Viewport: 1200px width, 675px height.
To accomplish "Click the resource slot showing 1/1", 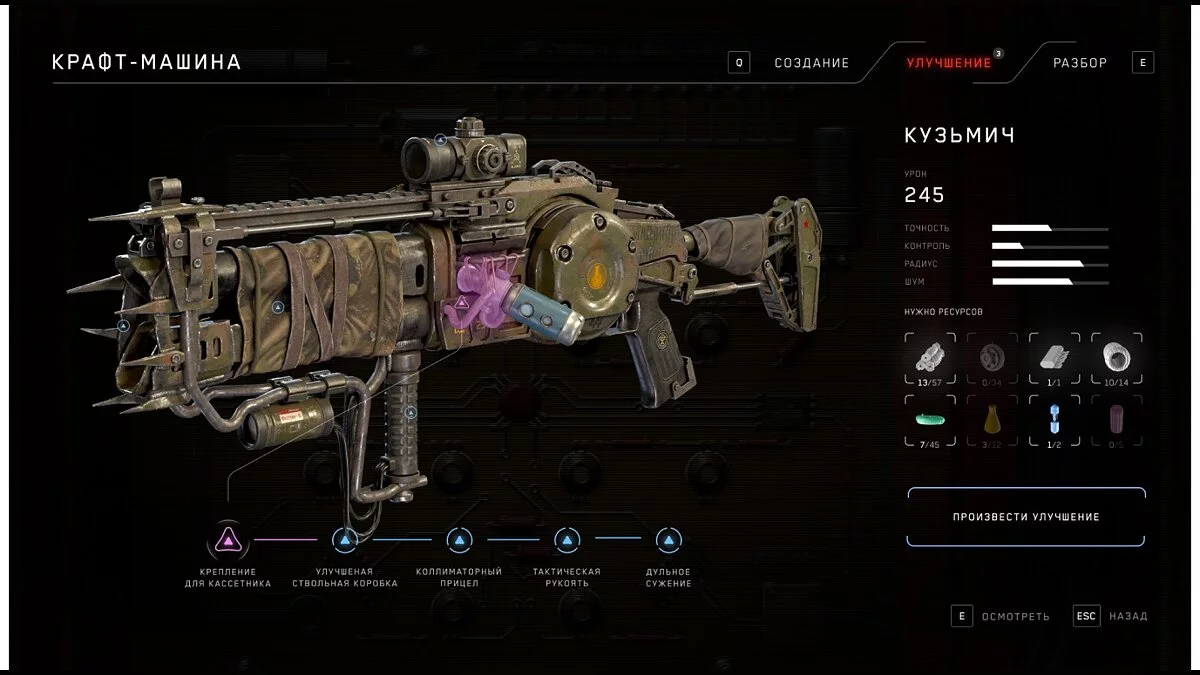I will [1054, 358].
